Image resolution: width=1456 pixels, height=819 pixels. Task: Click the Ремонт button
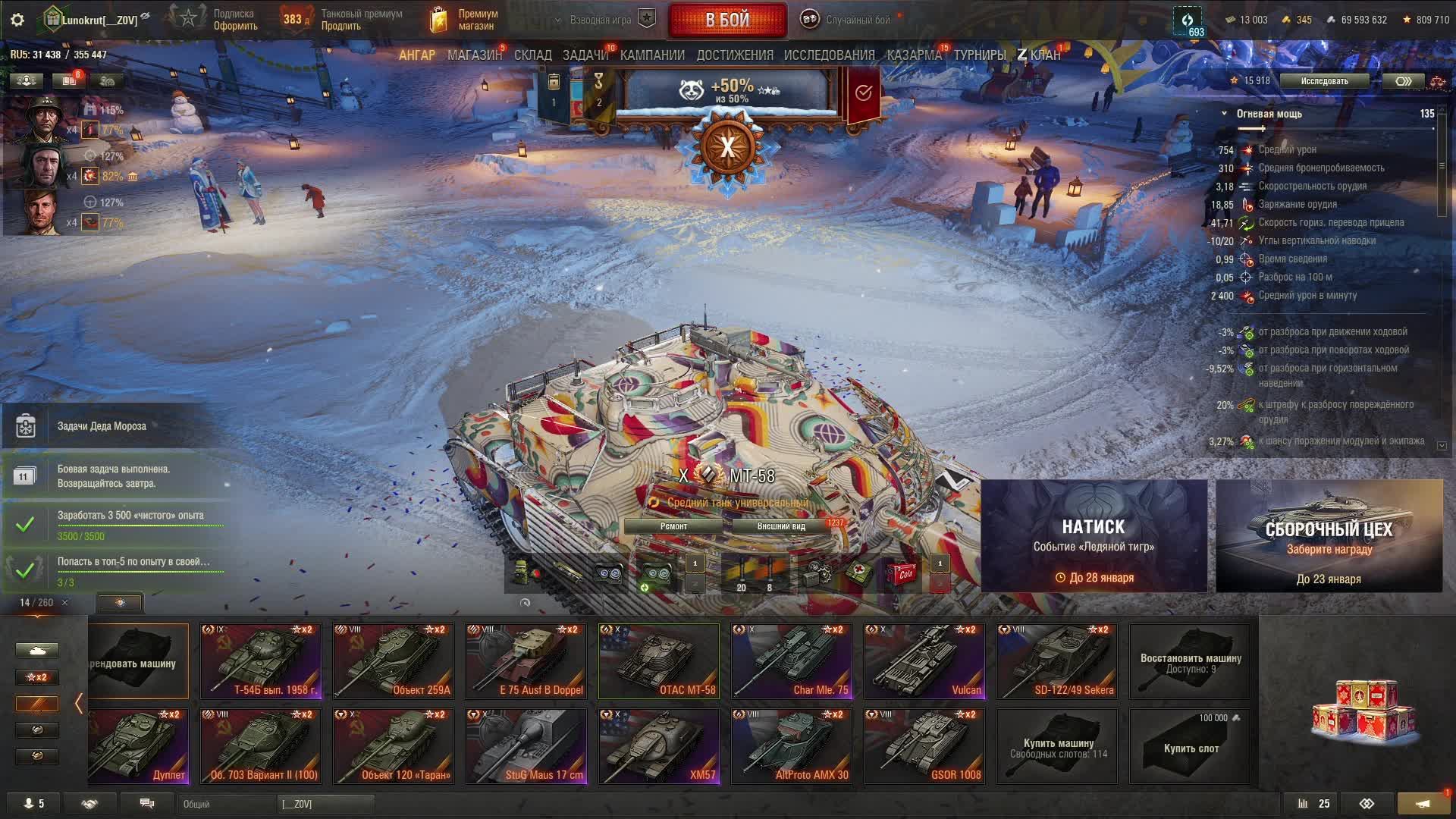click(x=673, y=526)
